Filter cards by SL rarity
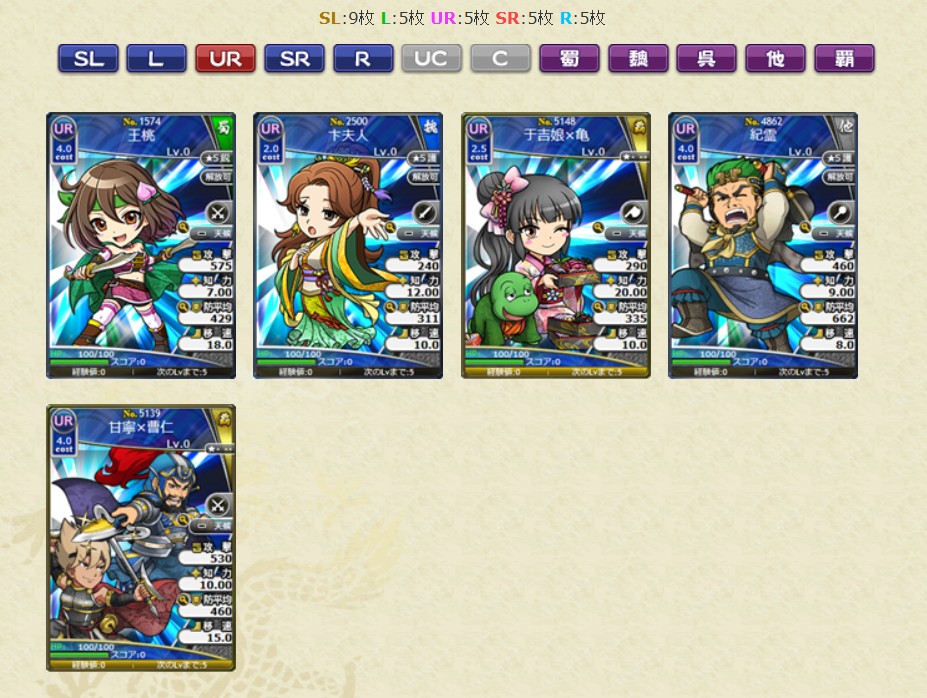 click(x=88, y=59)
